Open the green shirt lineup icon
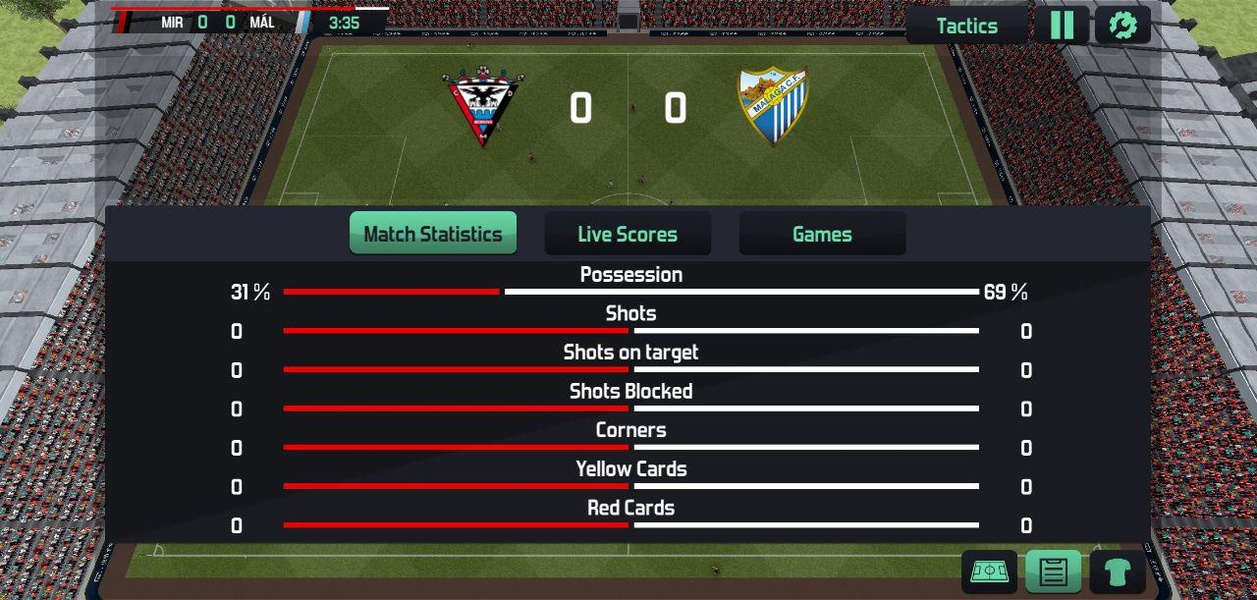 [x=1117, y=572]
